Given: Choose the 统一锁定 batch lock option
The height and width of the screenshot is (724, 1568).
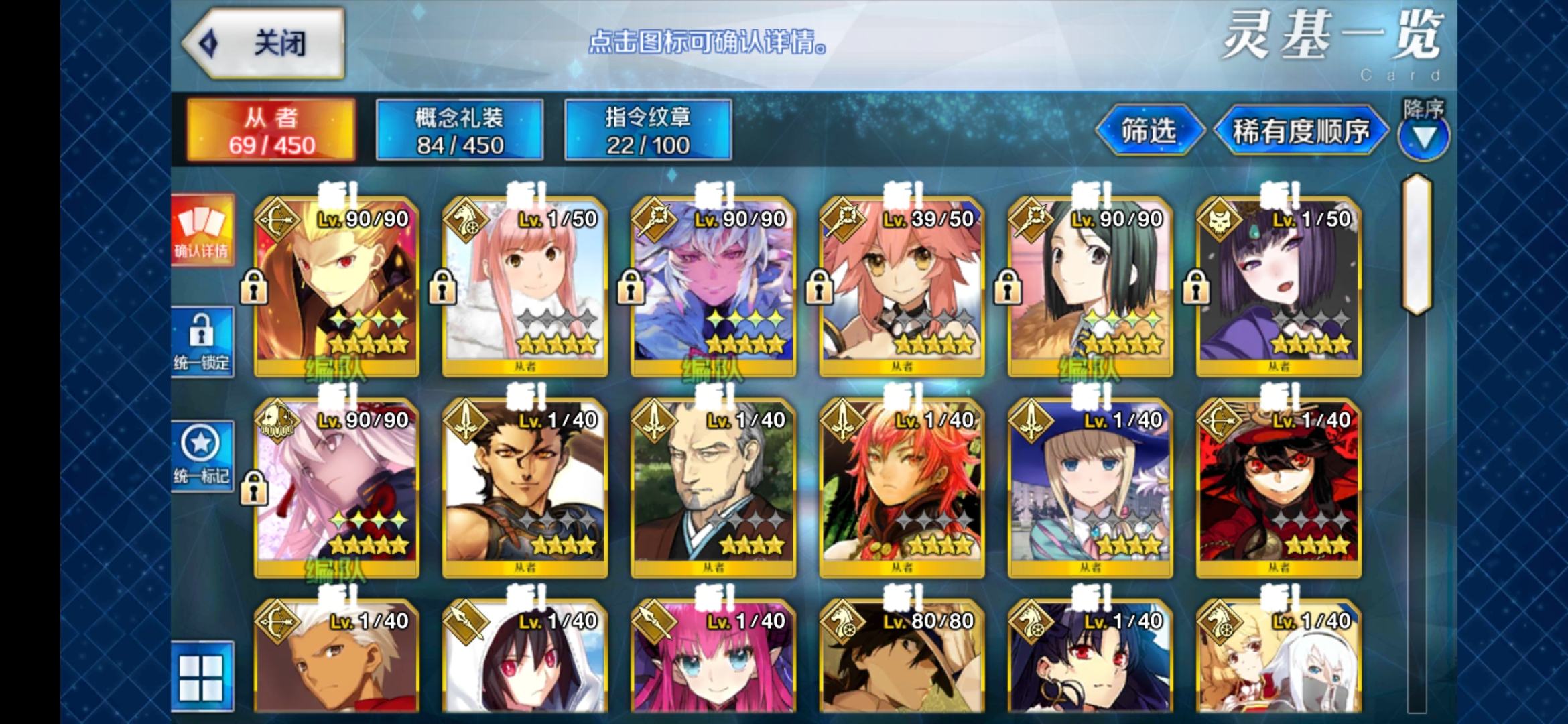Looking at the screenshot, I should pyautogui.click(x=202, y=342).
